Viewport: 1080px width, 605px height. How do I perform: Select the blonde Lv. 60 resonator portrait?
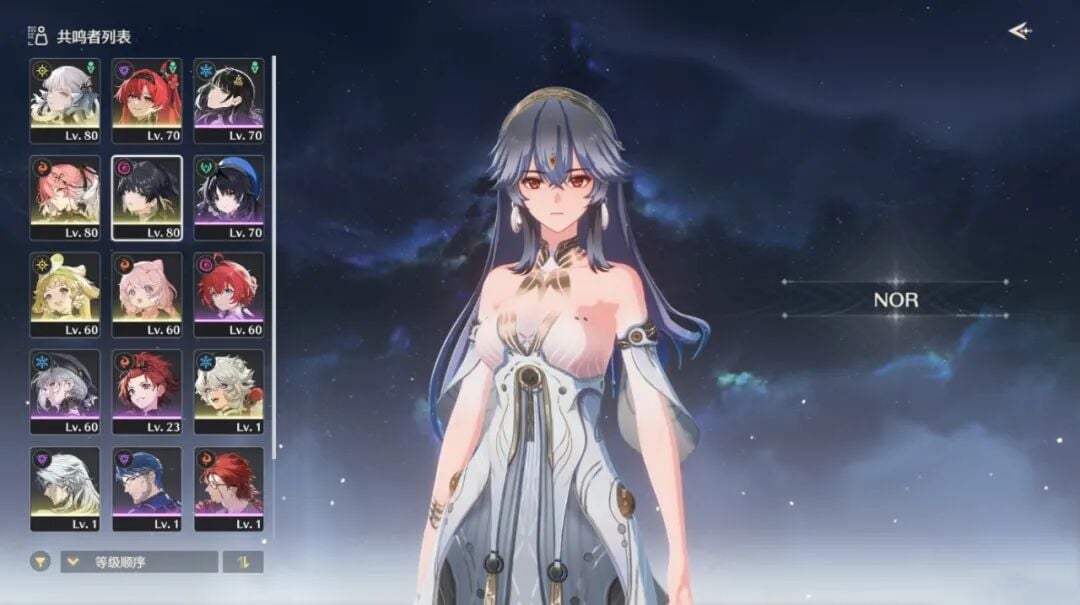(x=65, y=294)
